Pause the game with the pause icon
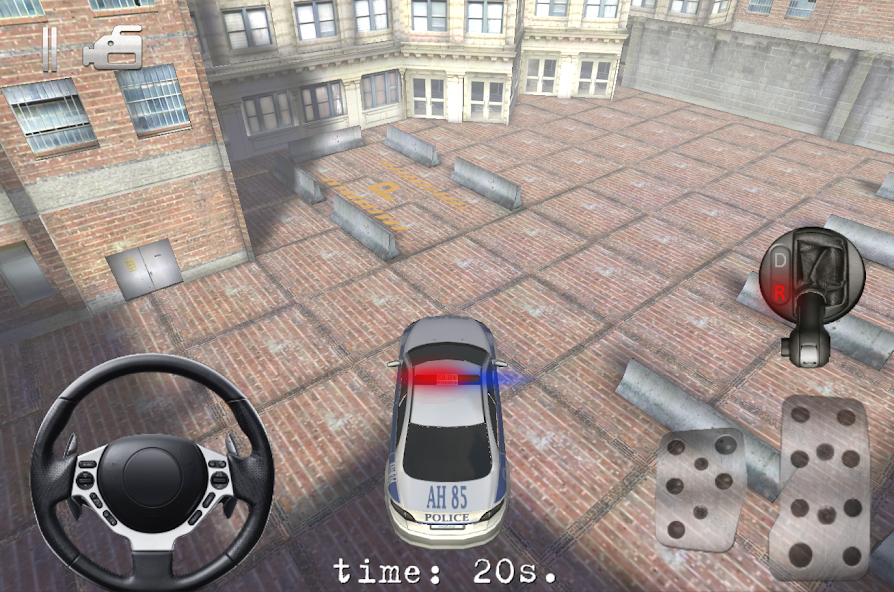 49,49
